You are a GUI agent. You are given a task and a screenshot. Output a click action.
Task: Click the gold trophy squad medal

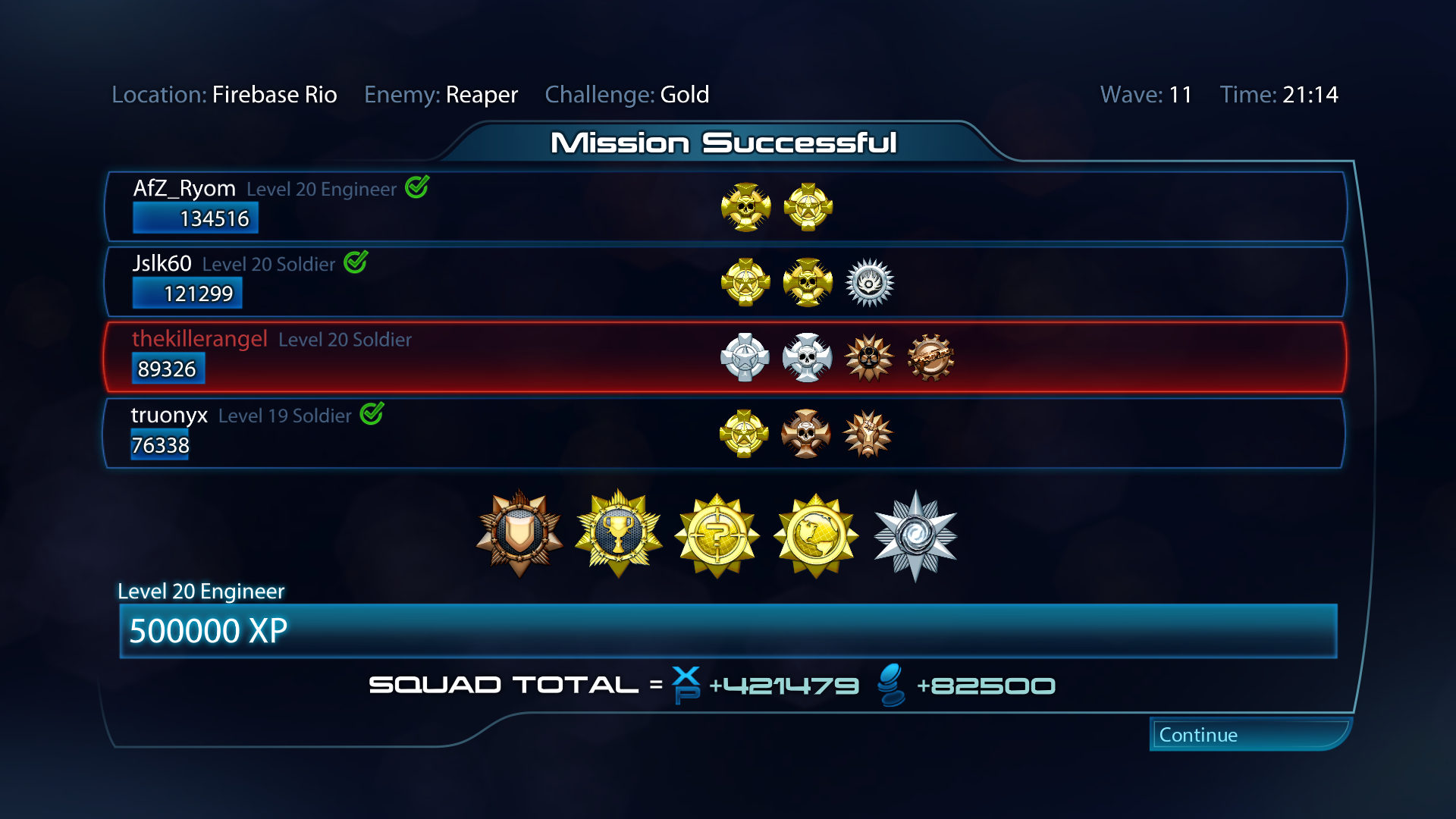619,534
